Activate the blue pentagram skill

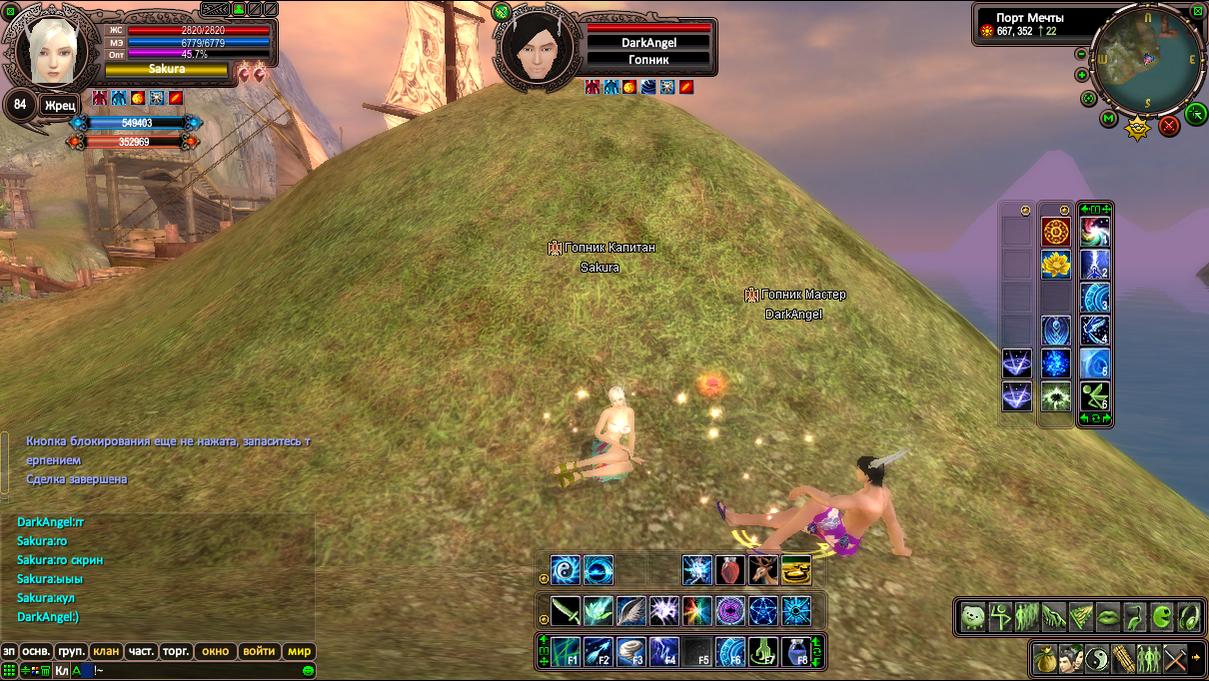pyautogui.click(x=763, y=610)
